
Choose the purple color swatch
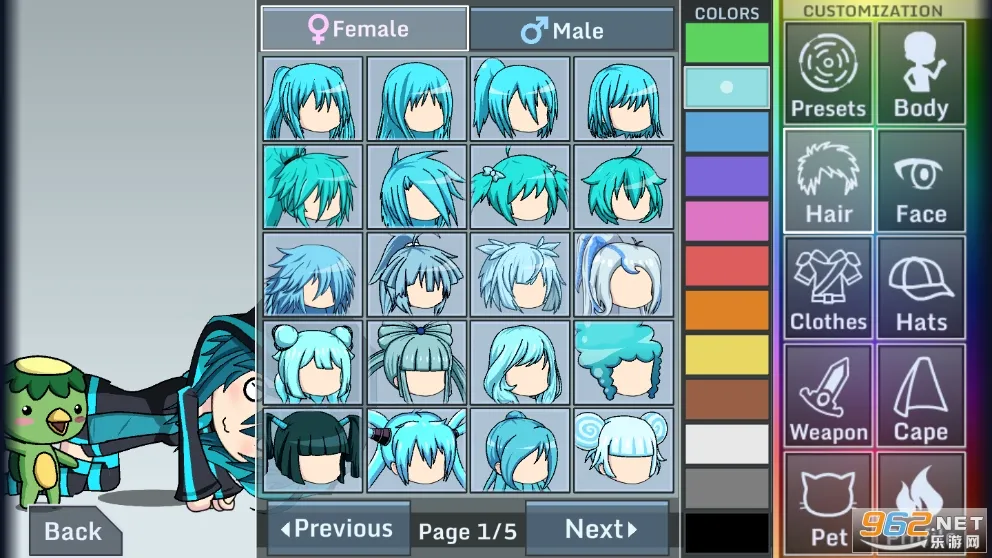(727, 176)
